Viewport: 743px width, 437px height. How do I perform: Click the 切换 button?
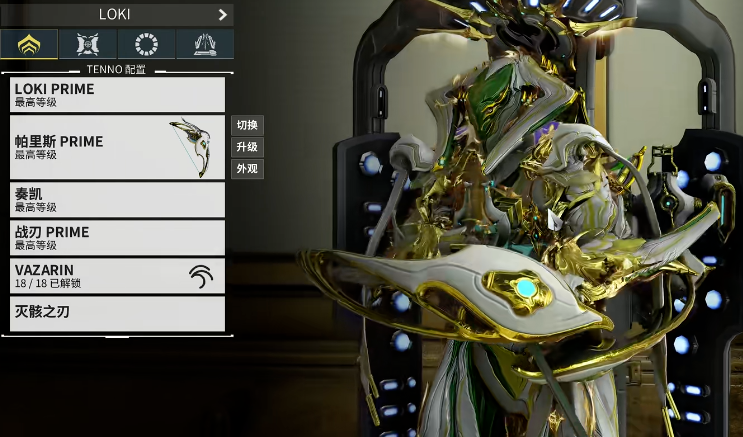(x=247, y=125)
